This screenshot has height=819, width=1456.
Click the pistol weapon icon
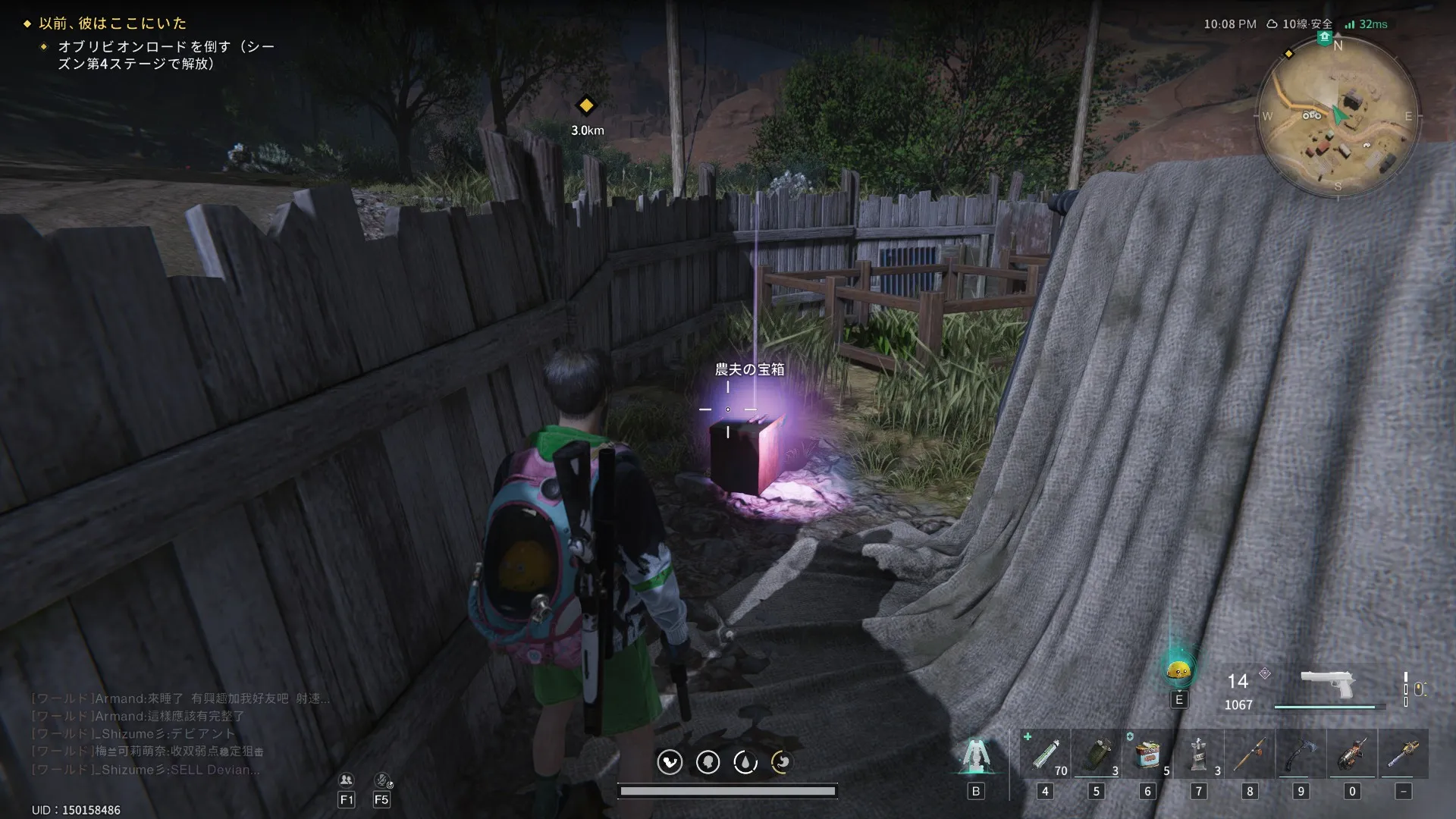point(1327,684)
